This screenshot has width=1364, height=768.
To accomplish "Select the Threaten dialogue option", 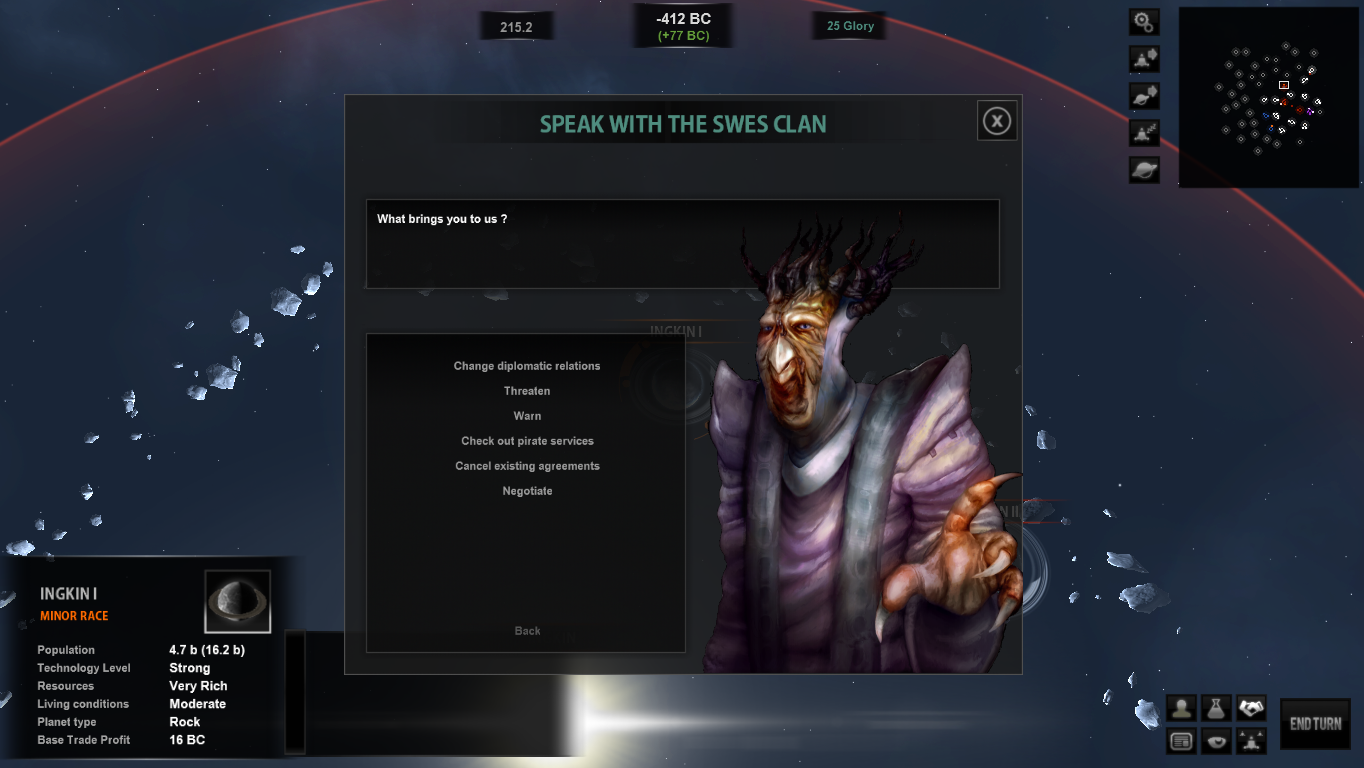I will pyautogui.click(x=527, y=391).
